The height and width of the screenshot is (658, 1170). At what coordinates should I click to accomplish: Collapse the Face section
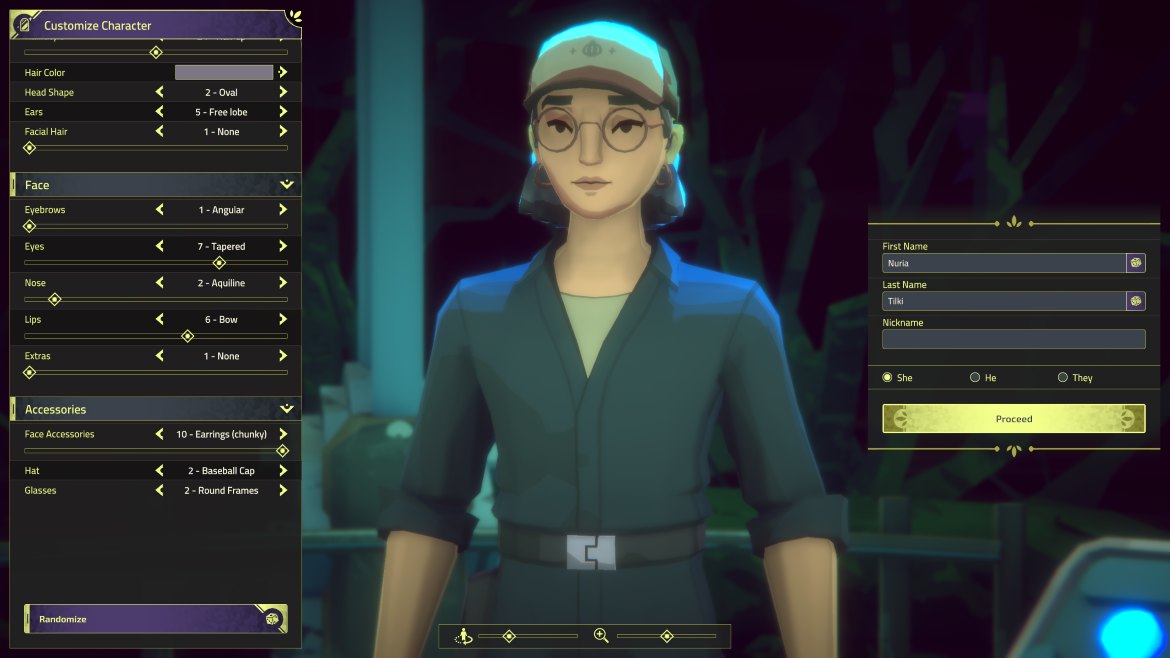point(287,185)
